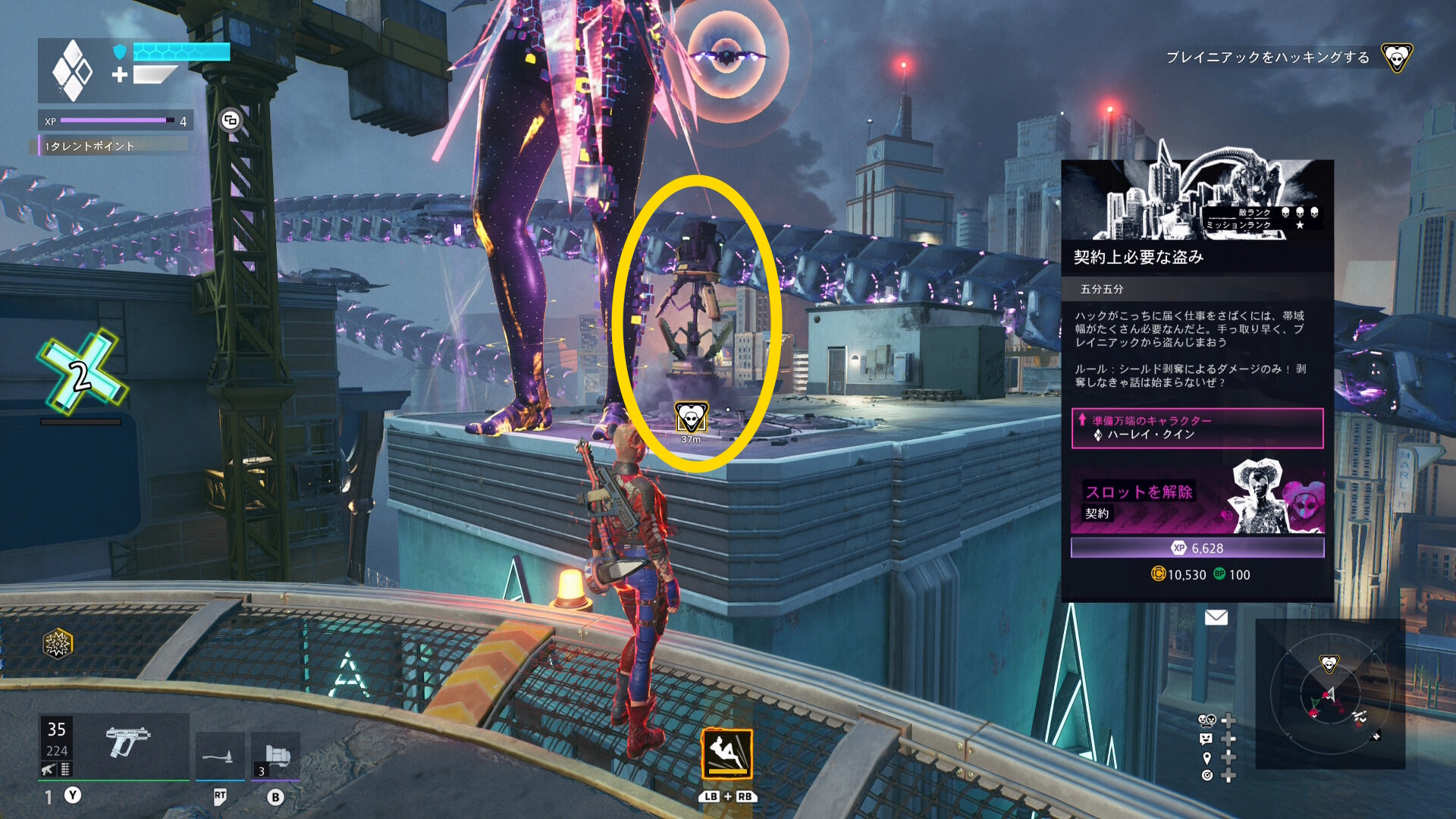Click the XP 6,628 reward bar
1456x819 pixels.
coord(1197,548)
